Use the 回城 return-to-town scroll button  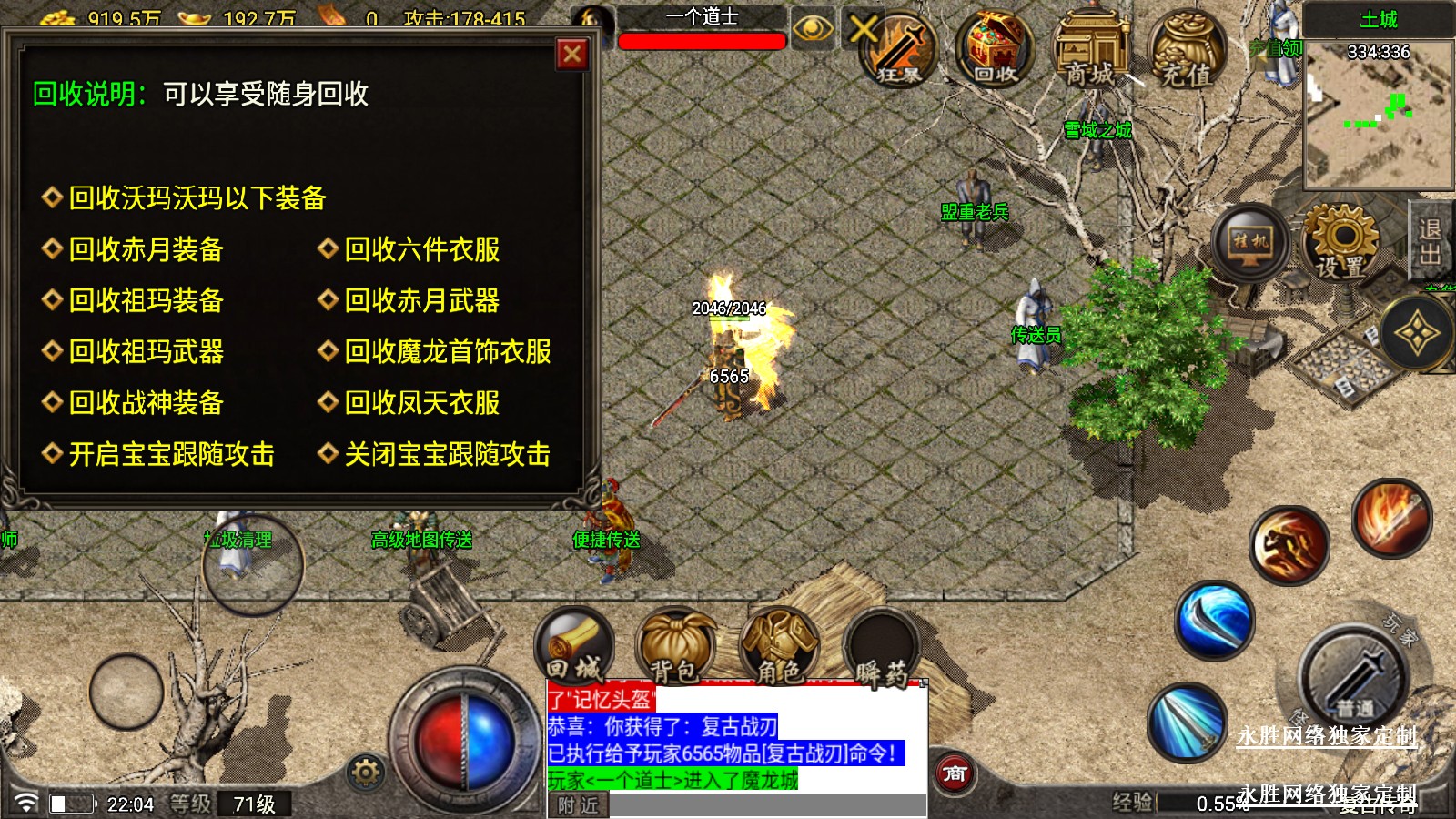(x=574, y=646)
